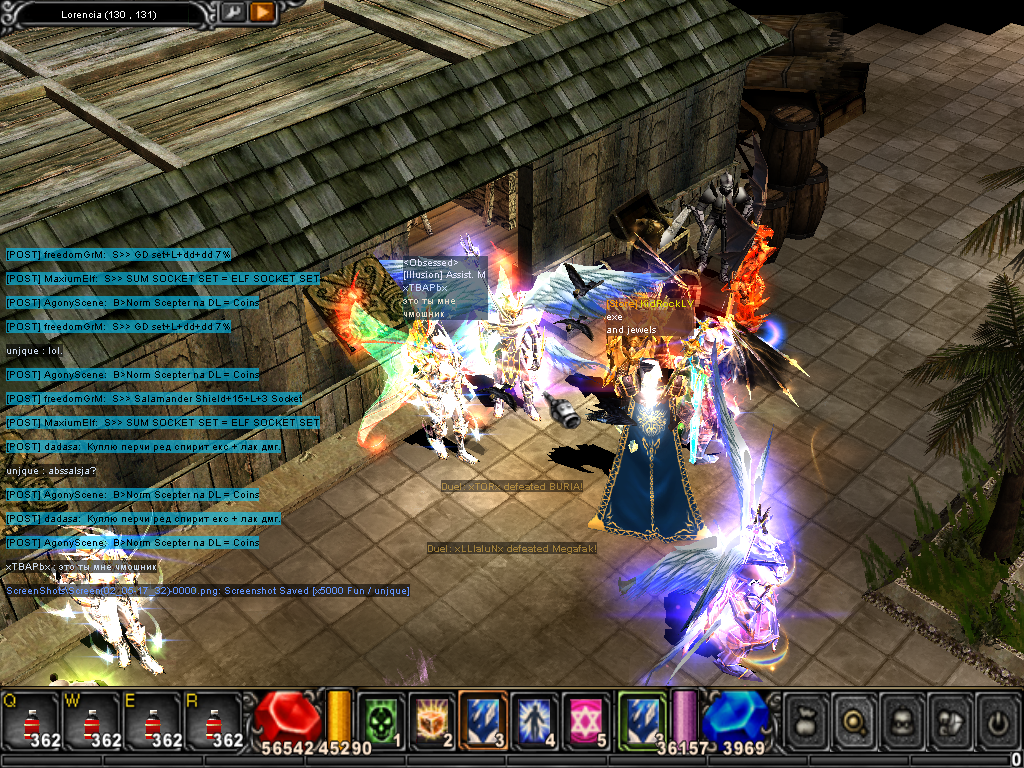The image size is (1024, 768).
Task: Open the inventory bag button
Action: coord(809,720)
